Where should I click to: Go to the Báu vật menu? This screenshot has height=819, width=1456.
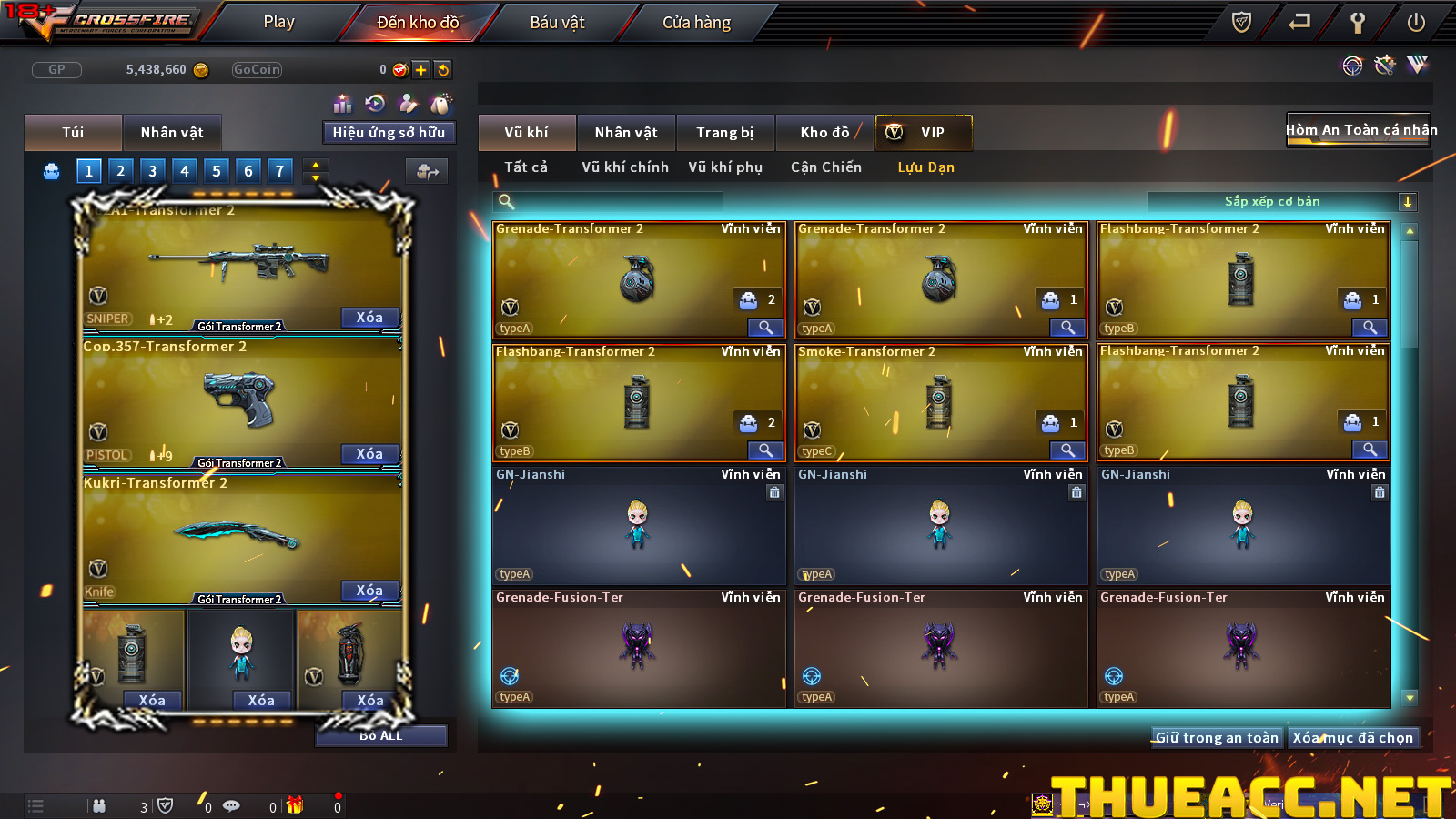click(557, 22)
